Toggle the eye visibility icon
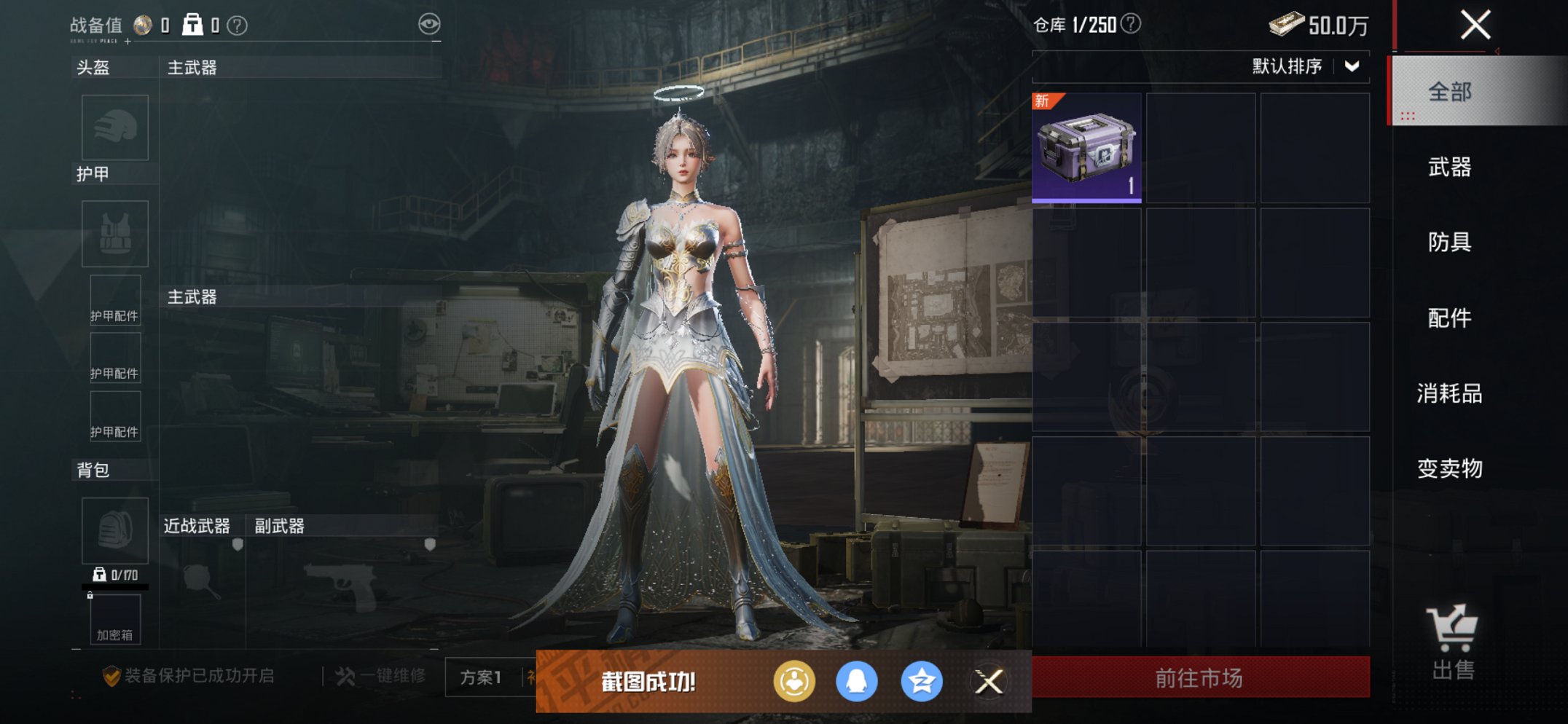The width and height of the screenshot is (1568, 724). pyautogui.click(x=429, y=24)
